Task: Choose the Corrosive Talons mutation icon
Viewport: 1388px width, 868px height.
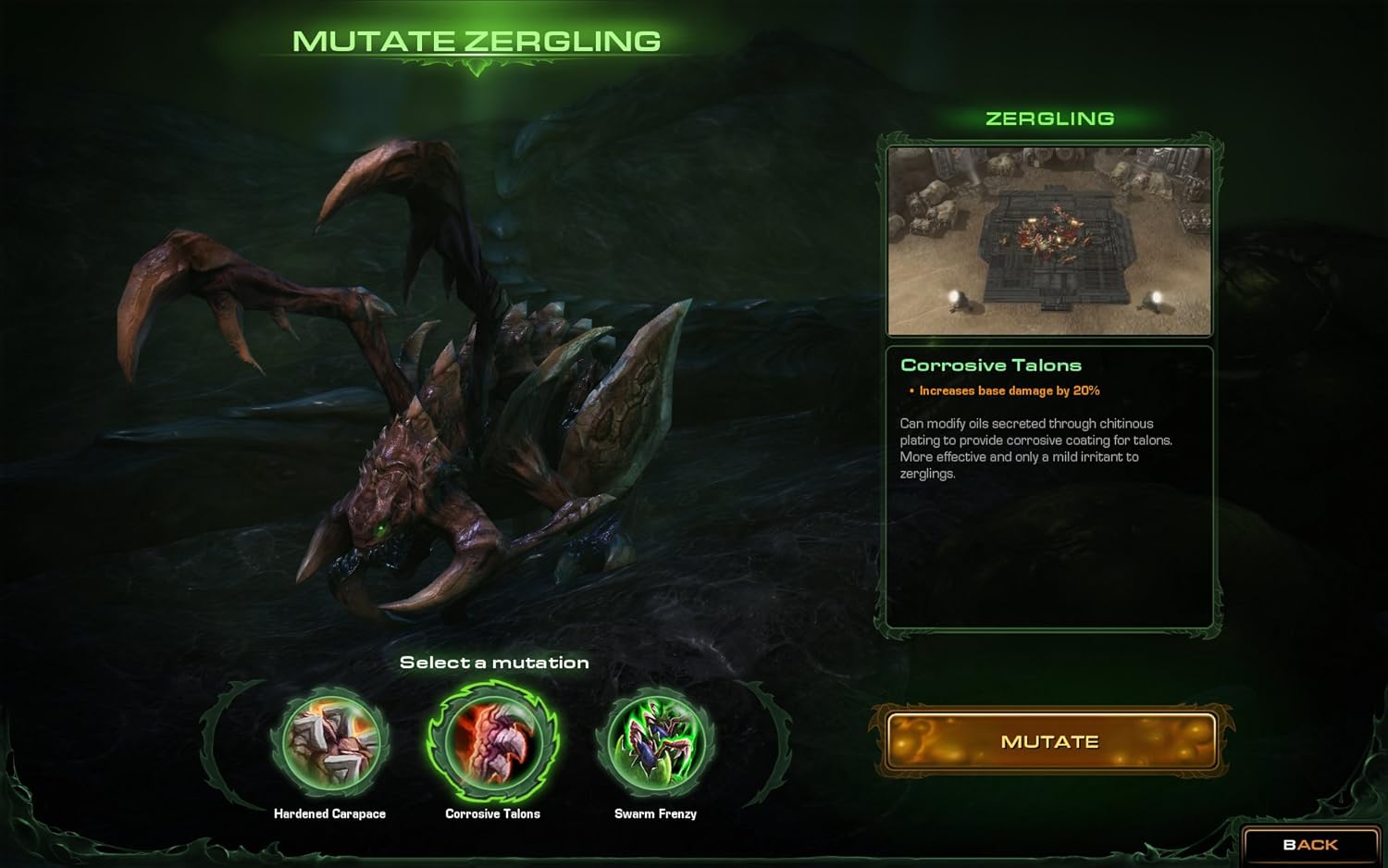Action: pyautogui.click(x=492, y=742)
